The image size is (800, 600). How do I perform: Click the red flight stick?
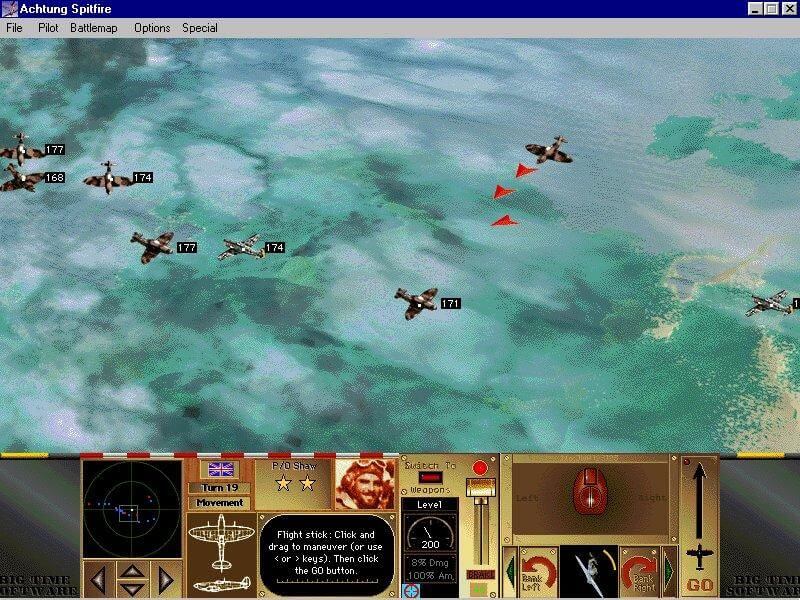(588, 494)
